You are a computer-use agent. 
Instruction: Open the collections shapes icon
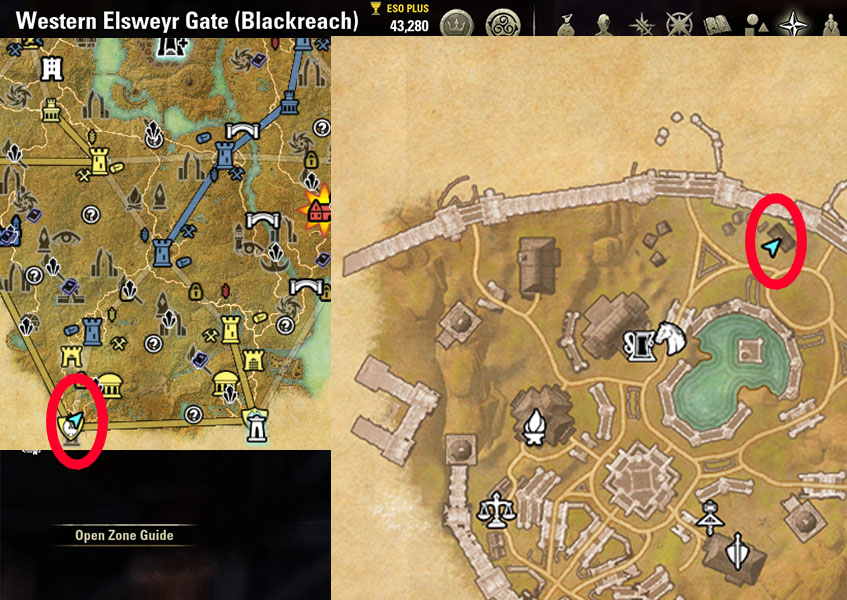click(755, 22)
